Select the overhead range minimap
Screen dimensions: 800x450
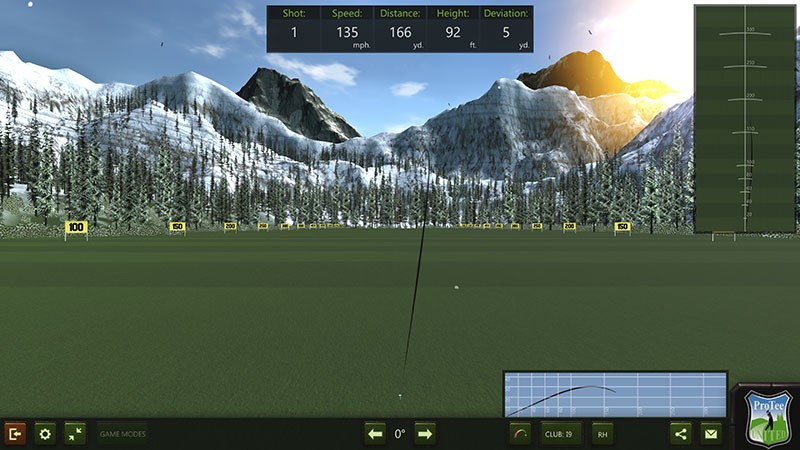tap(745, 118)
